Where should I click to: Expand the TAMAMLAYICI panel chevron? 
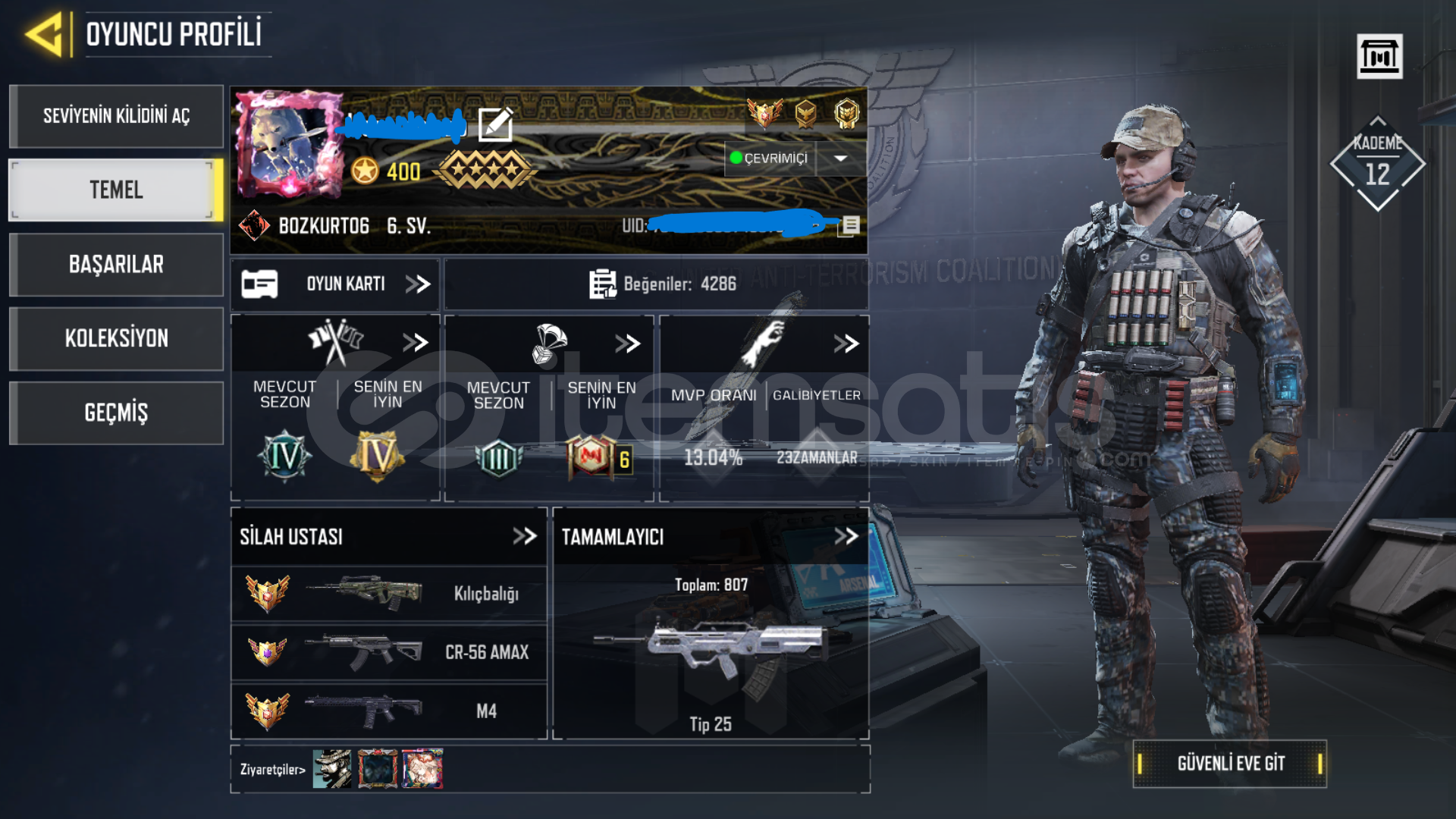pyautogui.click(x=848, y=536)
